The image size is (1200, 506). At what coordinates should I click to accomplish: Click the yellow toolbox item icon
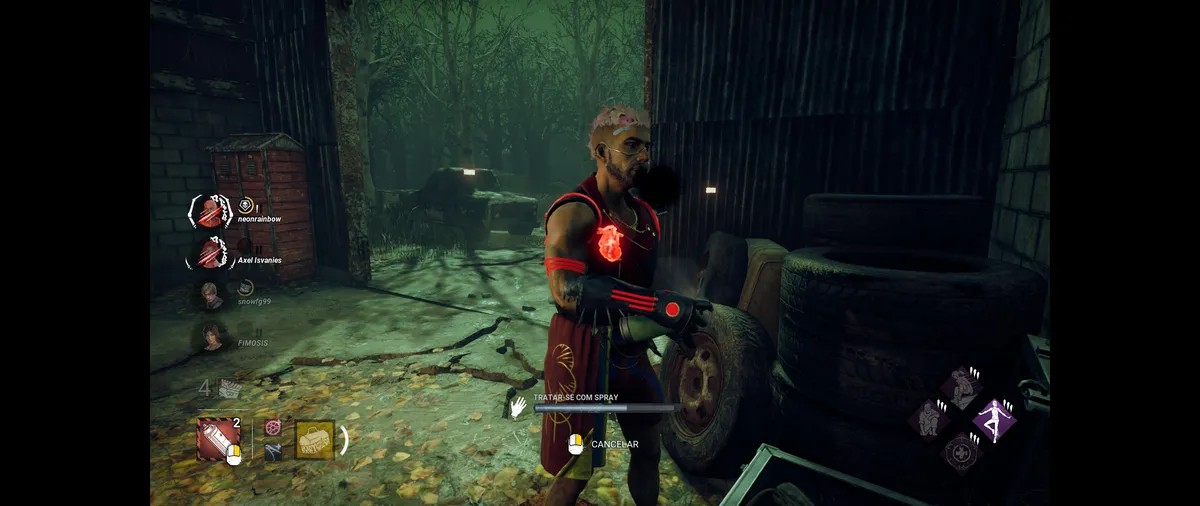[x=315, y=439]
